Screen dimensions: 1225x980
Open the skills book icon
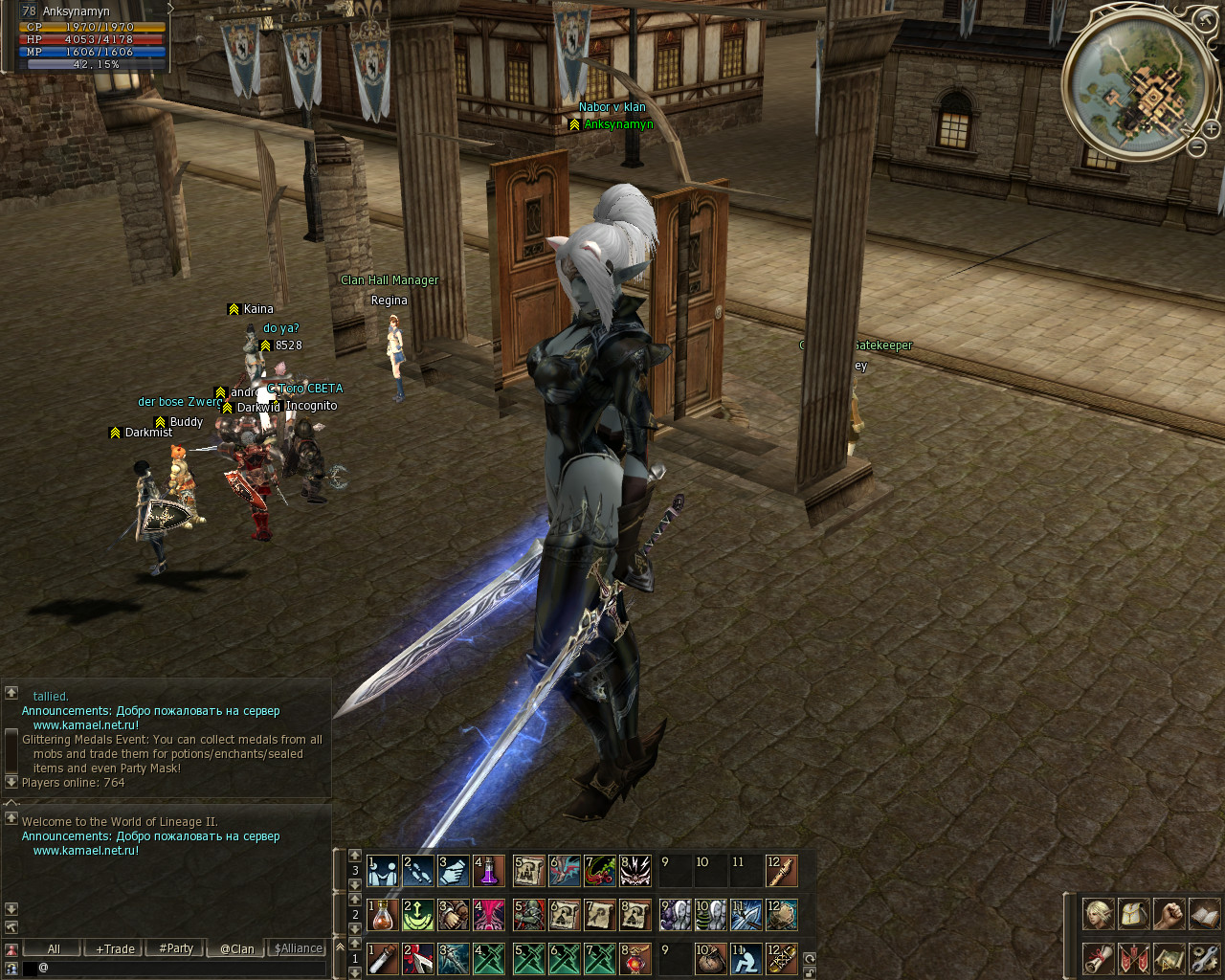(x=1204, y=914)
